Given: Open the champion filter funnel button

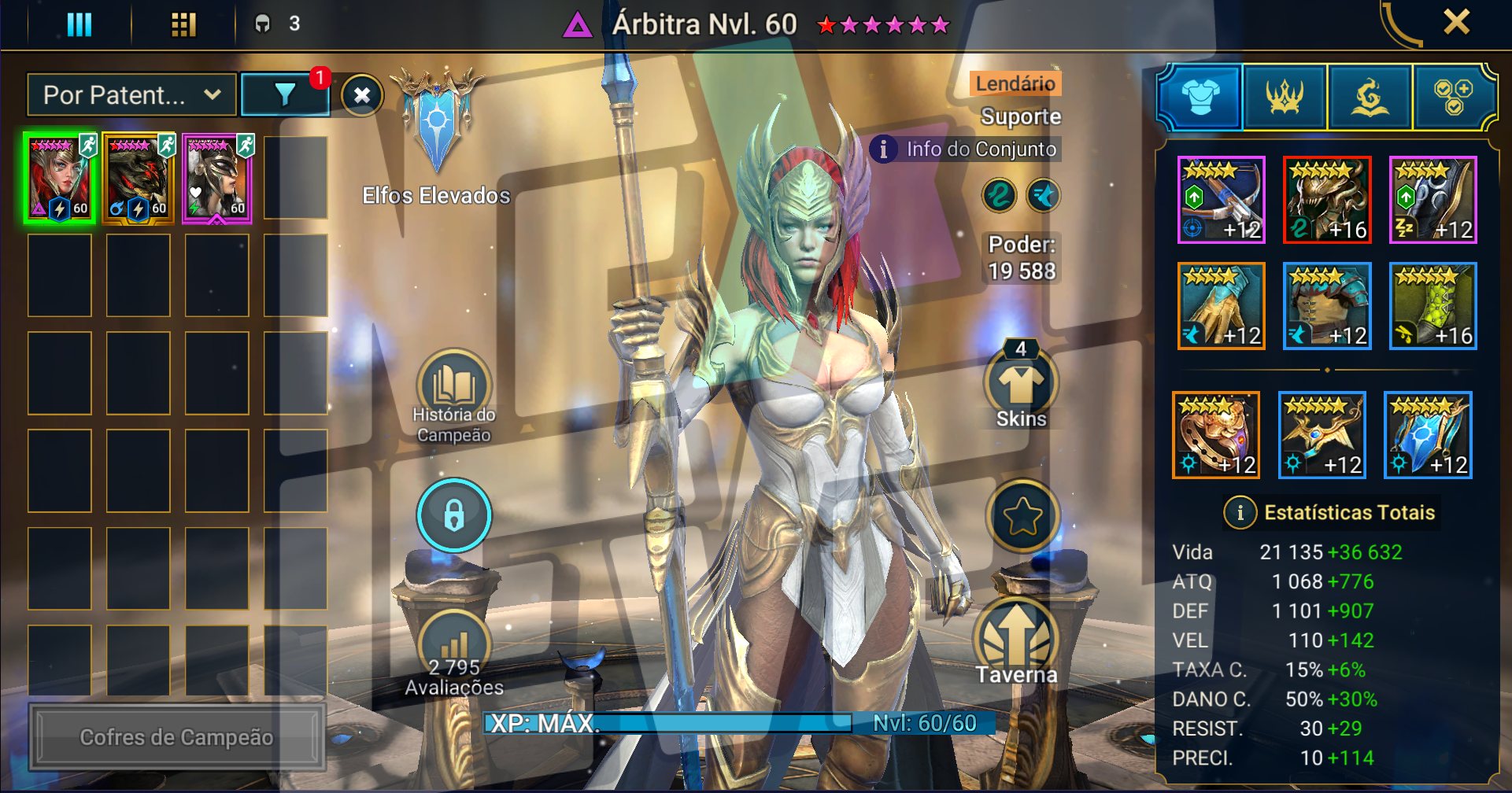Looking at the screenshot, I should point(285,95).
